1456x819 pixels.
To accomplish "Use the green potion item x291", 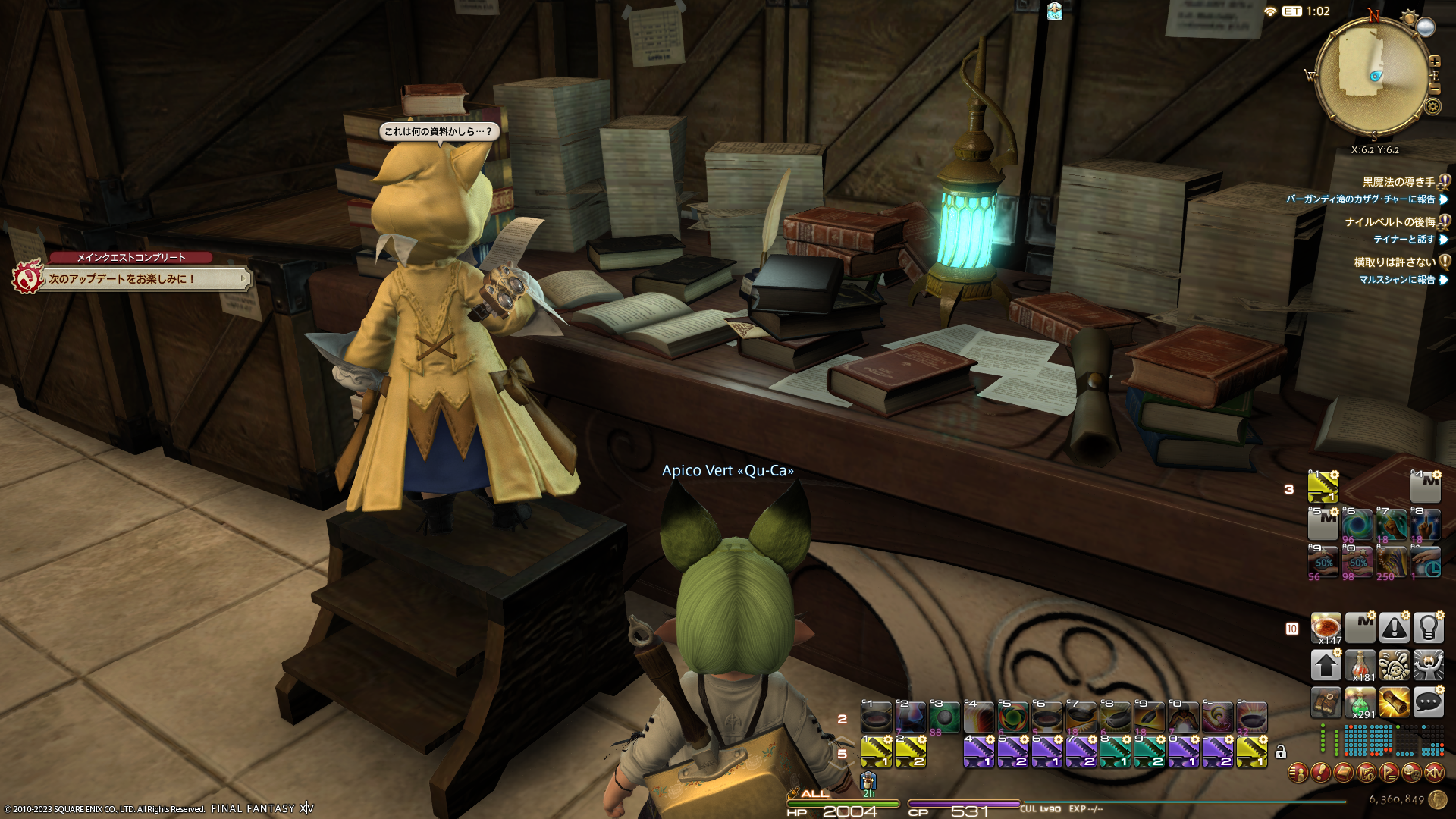I will point(1360,703).
